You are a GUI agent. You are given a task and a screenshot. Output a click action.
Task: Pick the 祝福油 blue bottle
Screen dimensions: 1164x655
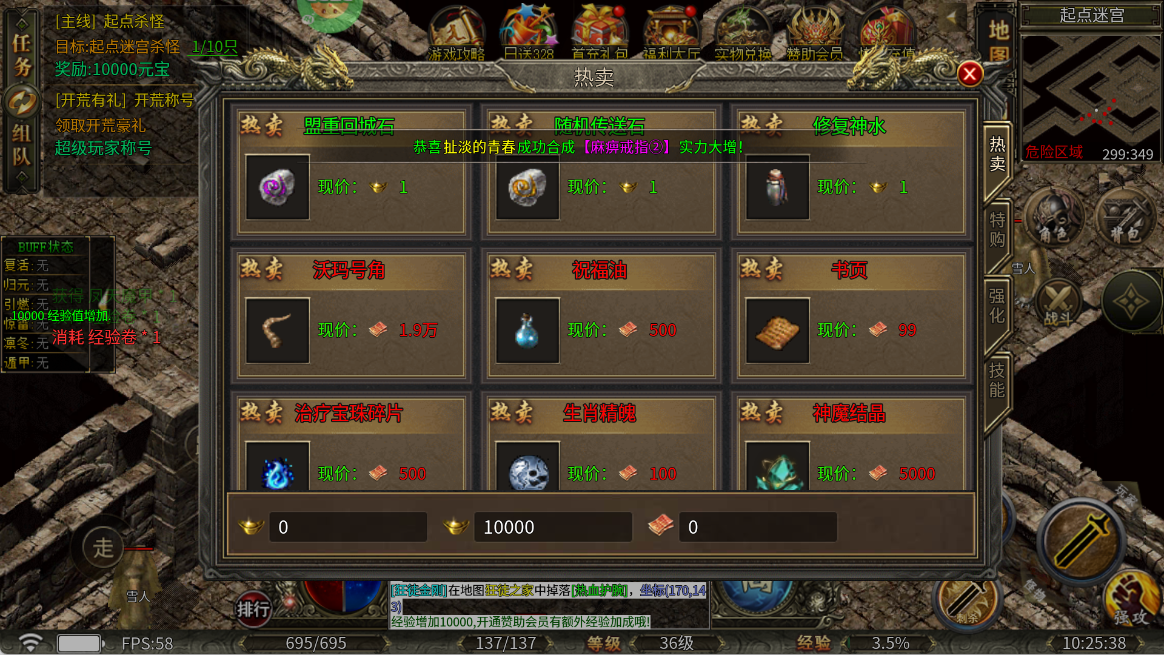(528, 330)
